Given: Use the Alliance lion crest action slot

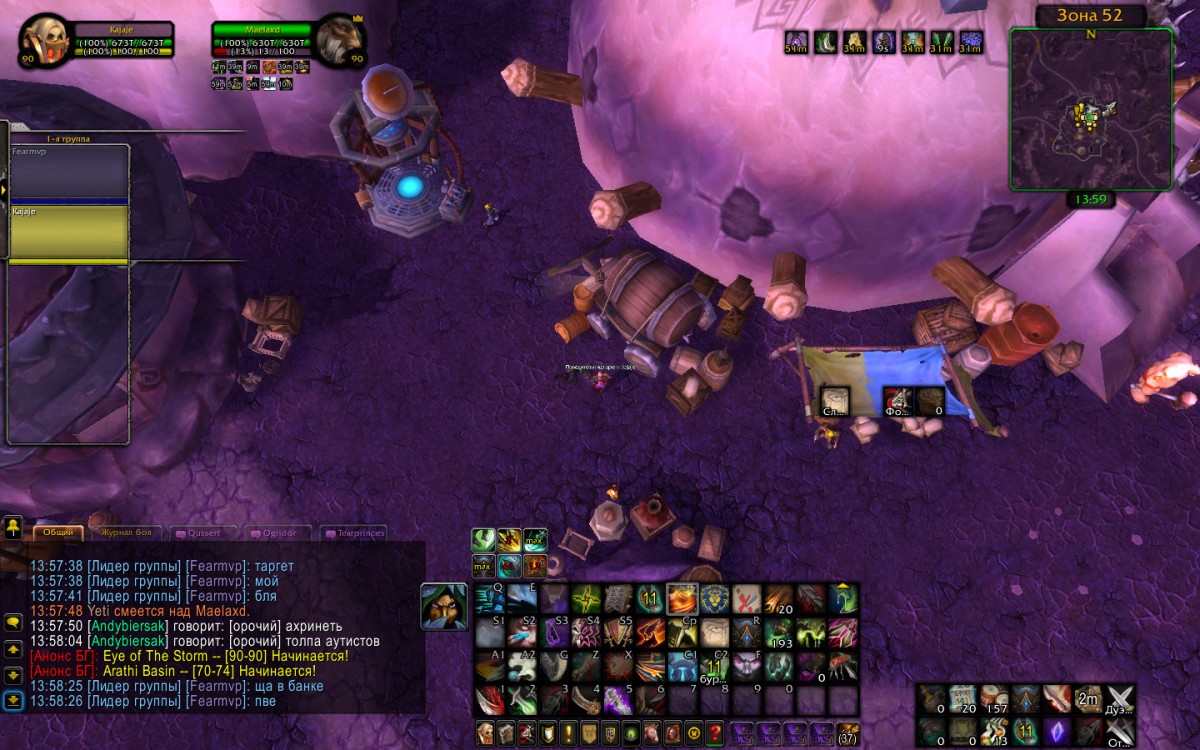Looking at the screenshot, I should click(x=713, y=600).
